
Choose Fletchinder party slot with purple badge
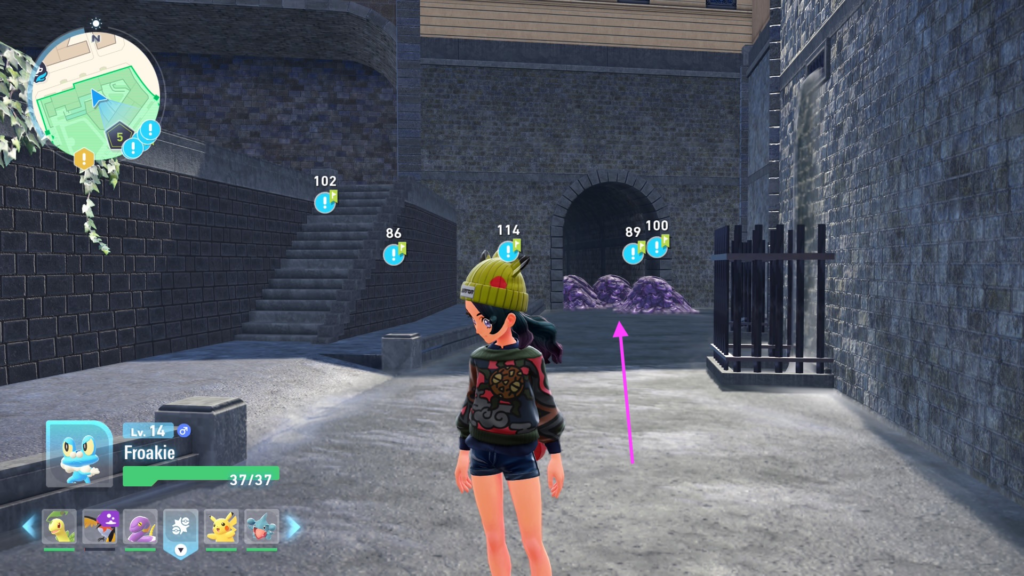coord(100,527)
